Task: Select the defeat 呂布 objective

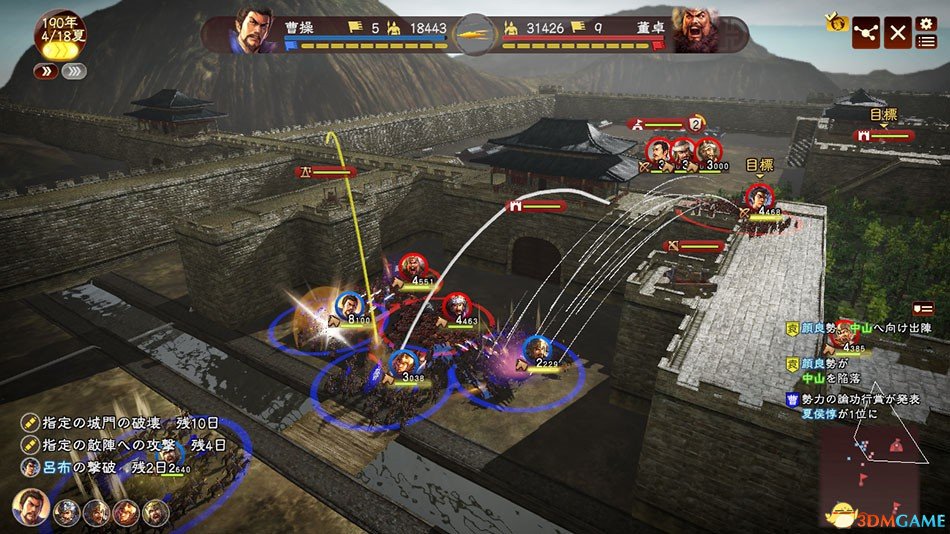Action: pyautogui.click(x=95, y=467)
